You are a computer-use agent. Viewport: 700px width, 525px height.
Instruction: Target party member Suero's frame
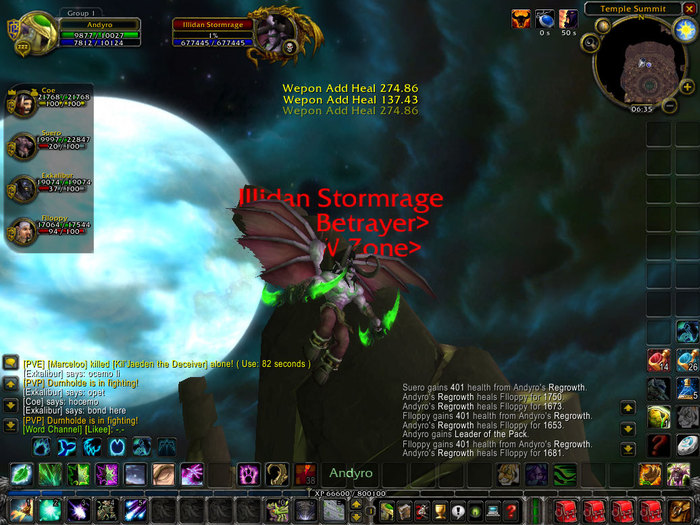pos(22,146)
